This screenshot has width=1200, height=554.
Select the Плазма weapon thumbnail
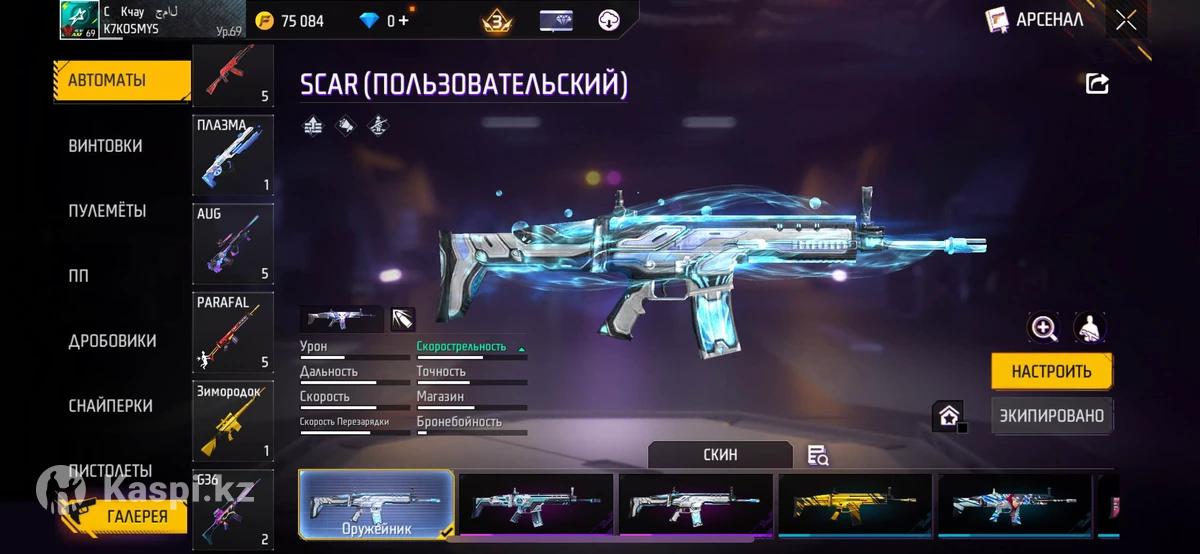232,154
